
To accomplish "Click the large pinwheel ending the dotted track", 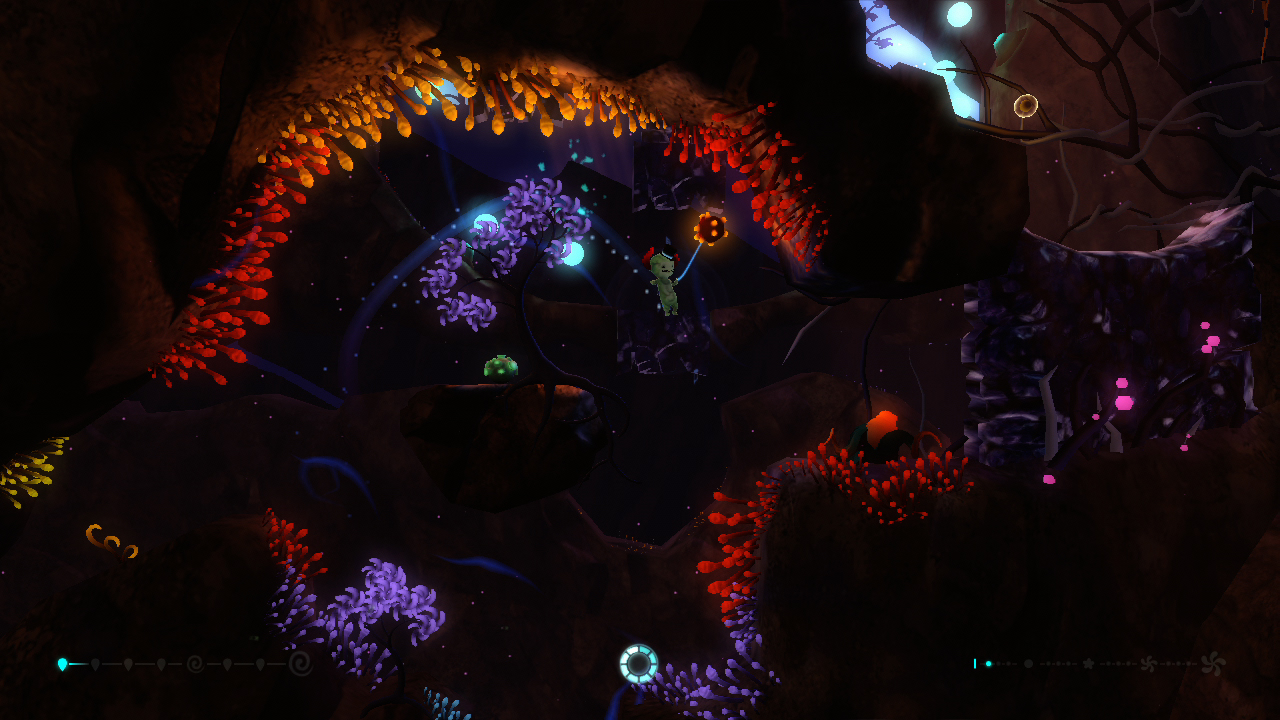I will pos(1213,662).
